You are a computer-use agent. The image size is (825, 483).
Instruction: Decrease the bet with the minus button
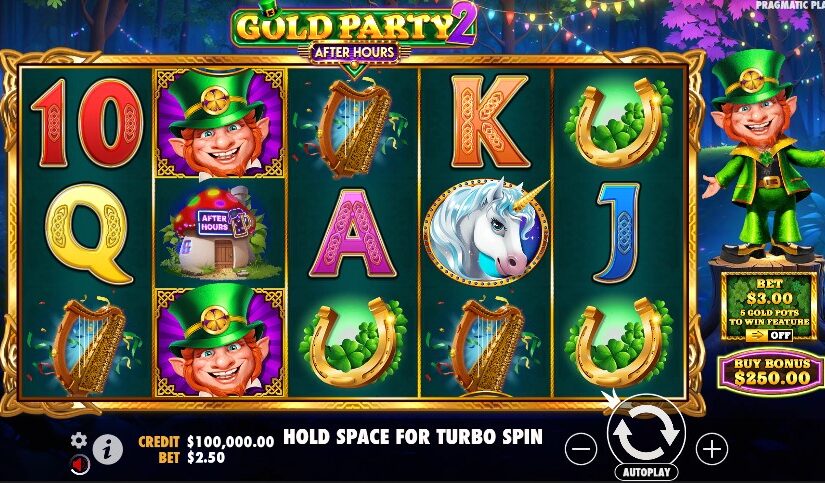point(581,449)
